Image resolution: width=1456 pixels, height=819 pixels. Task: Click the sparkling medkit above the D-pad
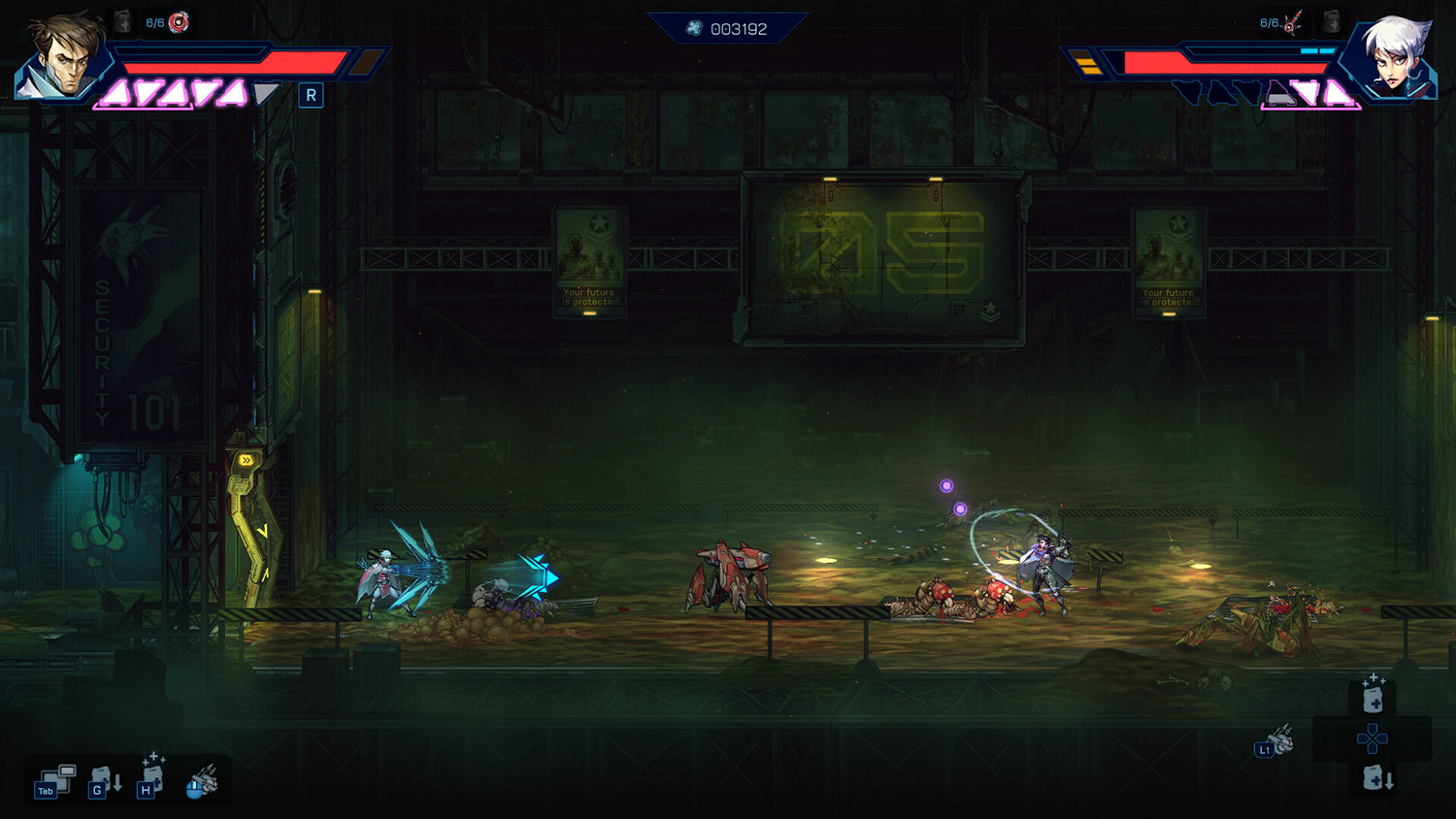coord(1373,698)
